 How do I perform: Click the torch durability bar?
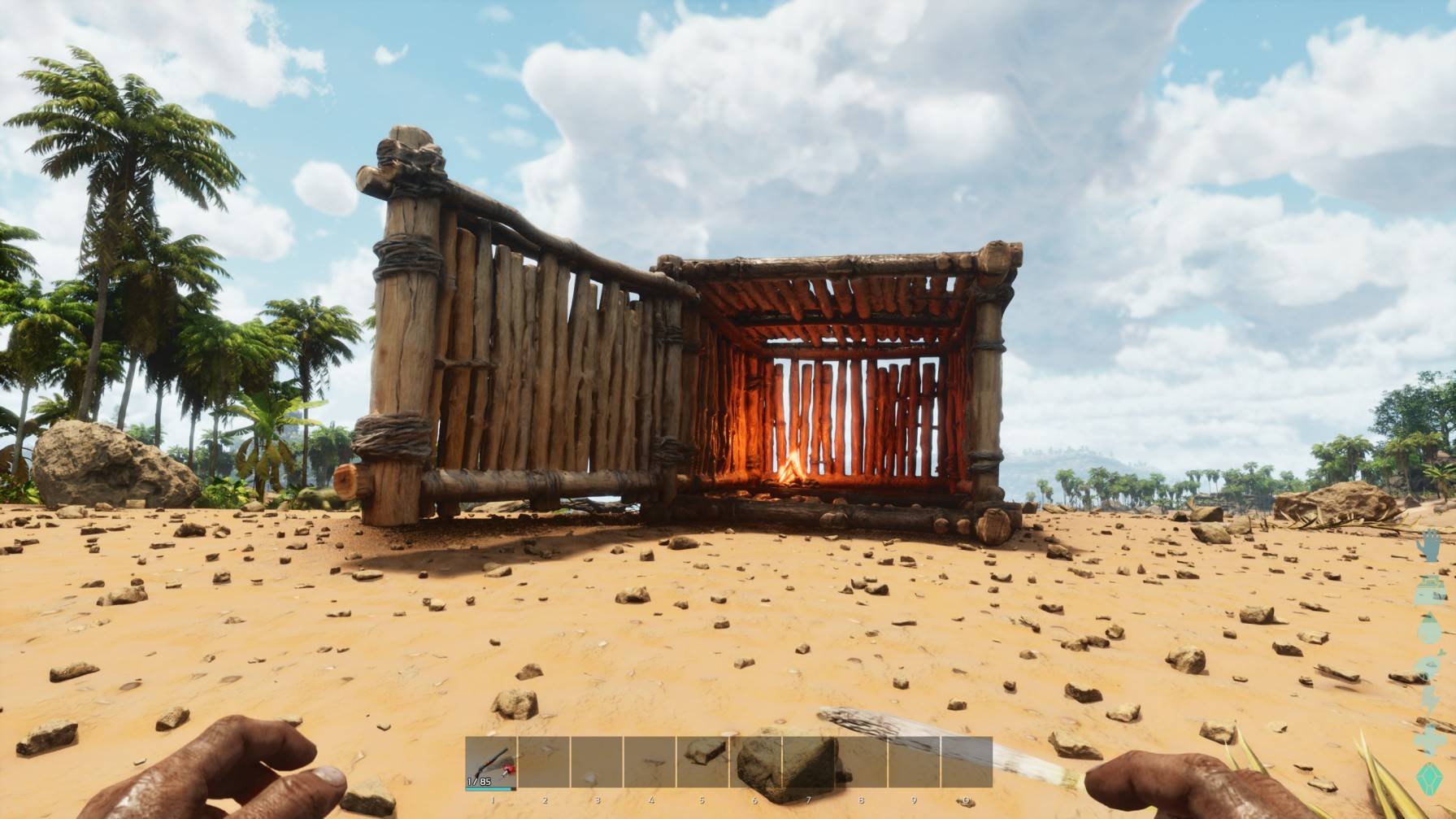pyautogui.click(x=489, y=789)
